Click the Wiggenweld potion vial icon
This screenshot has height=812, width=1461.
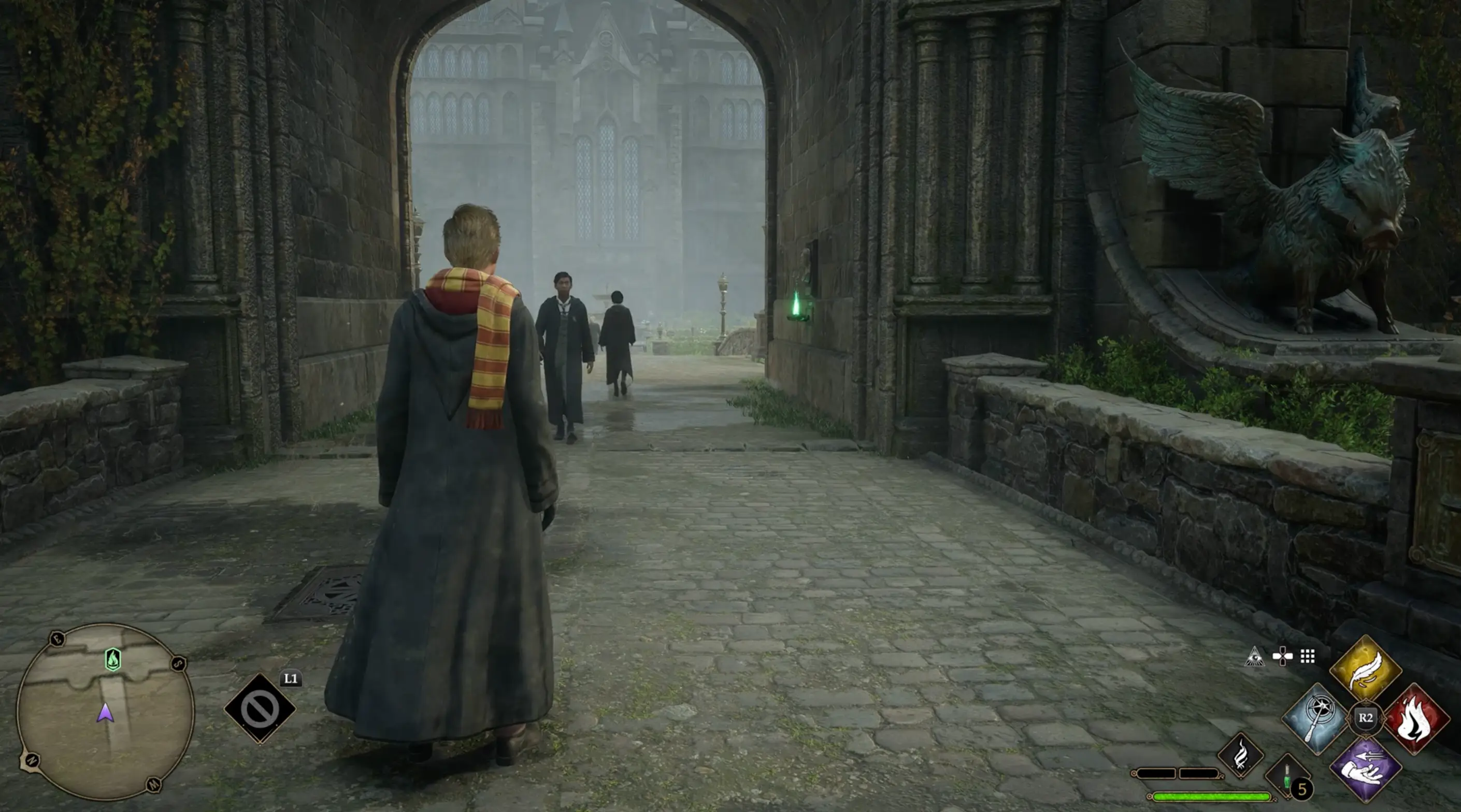click(x=1287, y=776)
